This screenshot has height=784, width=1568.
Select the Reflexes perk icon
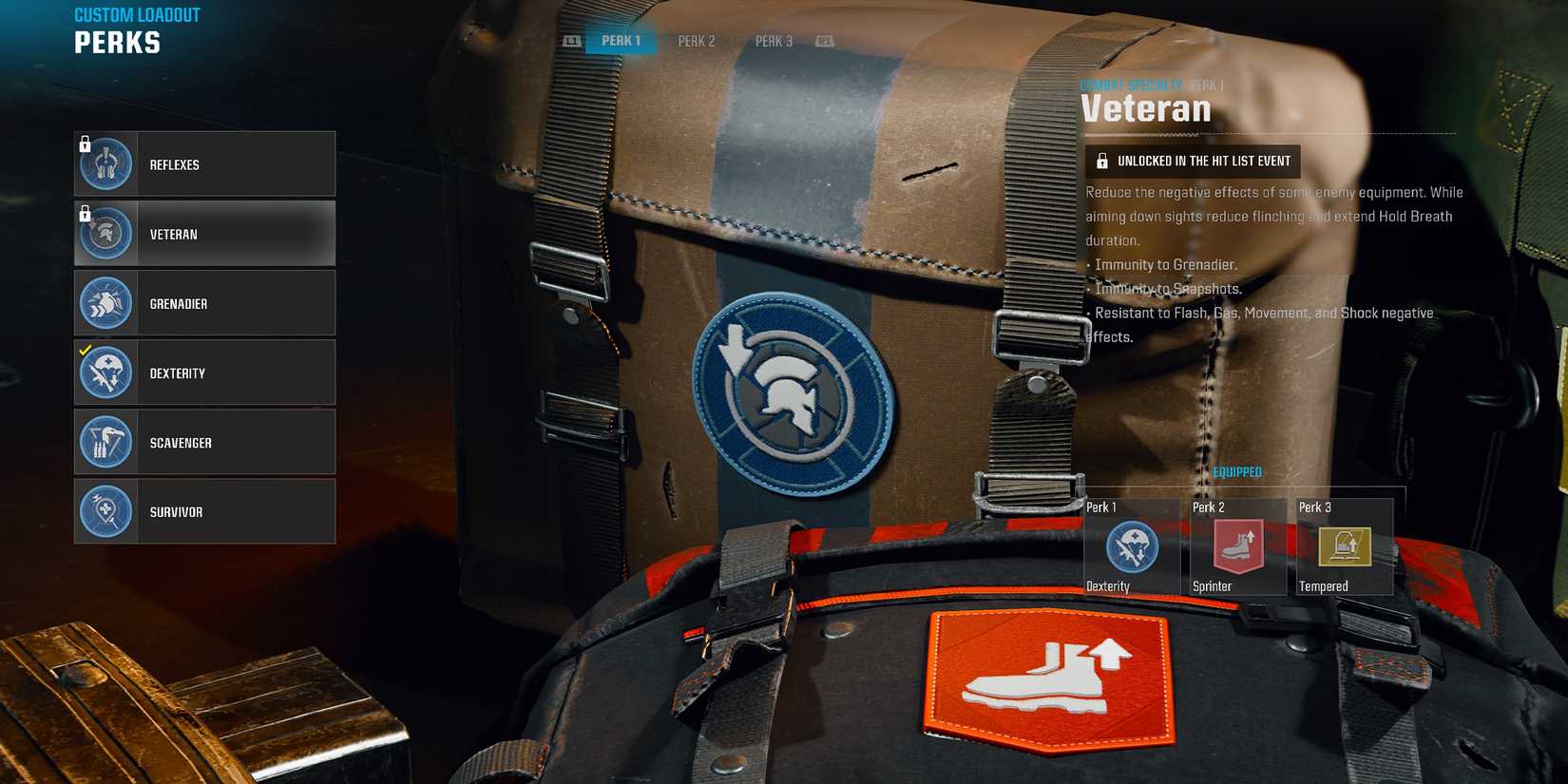105,163
